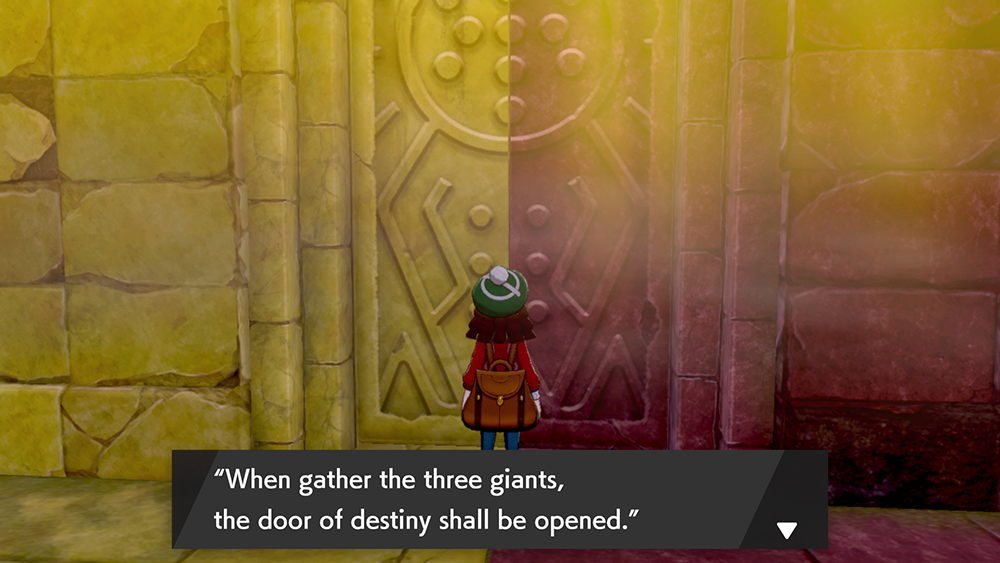The height and width of the screenshot is (563, 1000).
Task: Advance dialogue with the white arrow
Action: (x=787, y=530)
